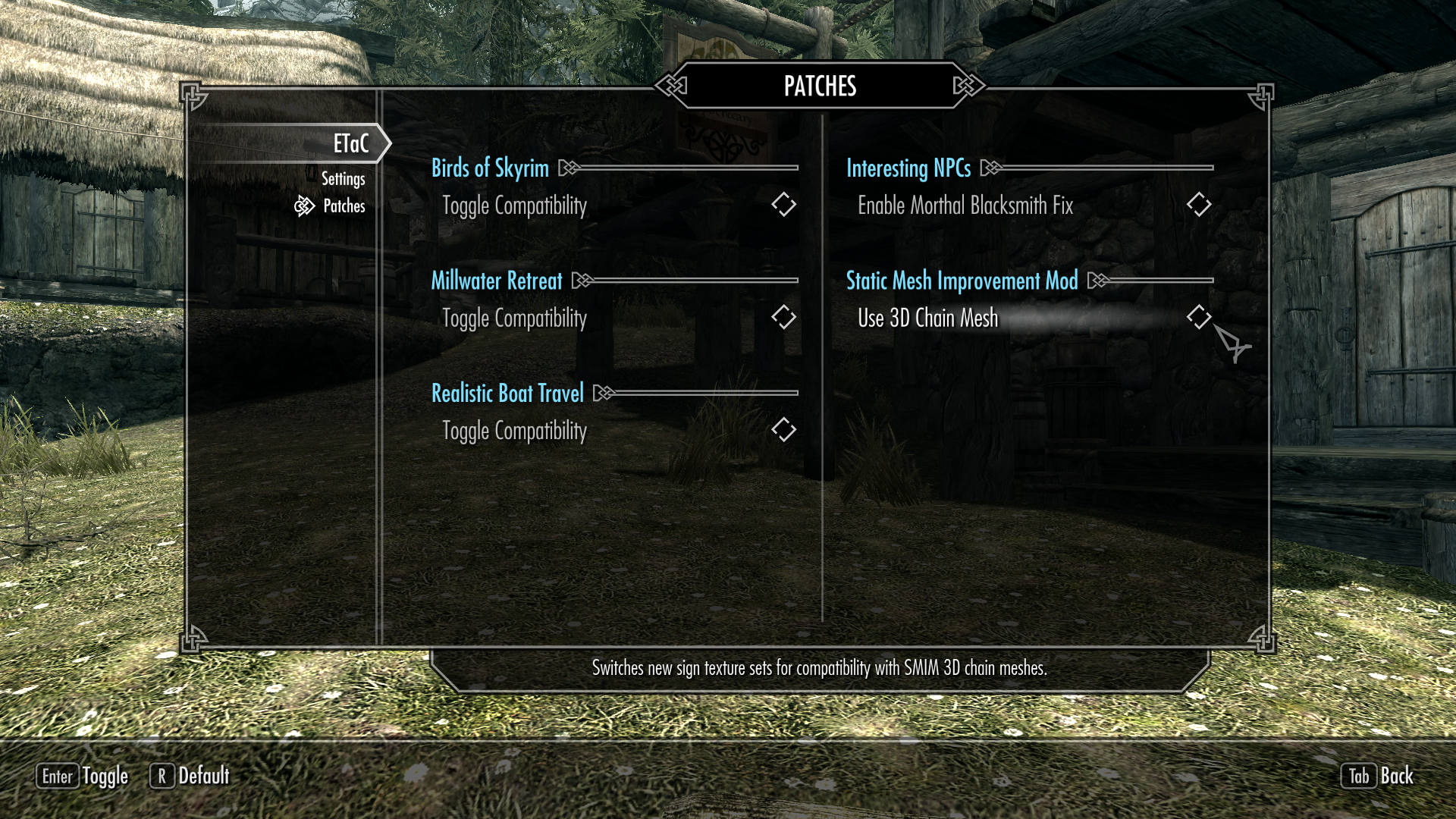Viewport: 1456px width, 819px height.
Task: Toggle Use 3D Chain Mesh for SMIM
Action: pyautogui.click(x=1199, y=318)
